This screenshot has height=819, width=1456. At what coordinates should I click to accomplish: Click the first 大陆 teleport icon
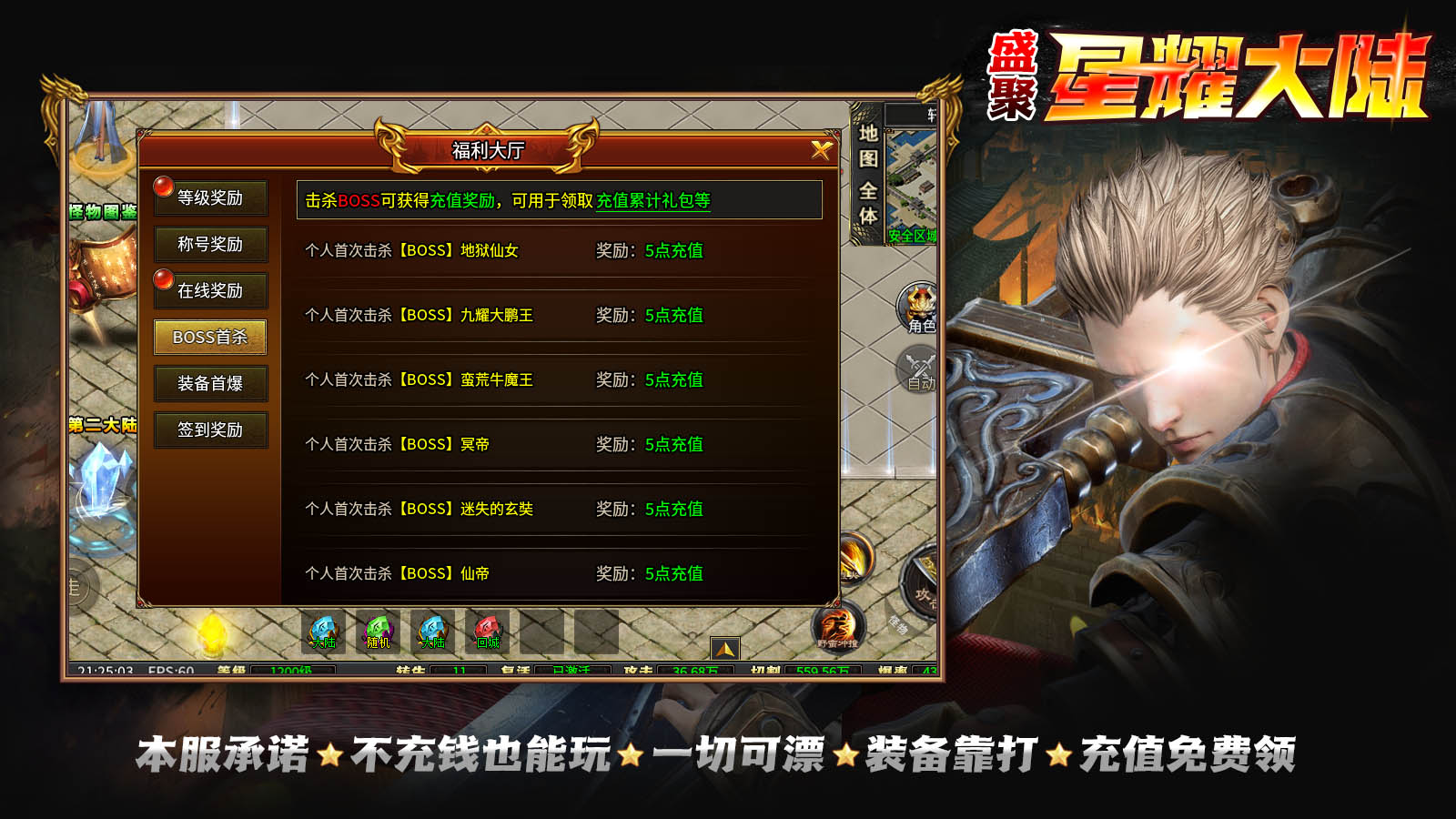click(x=322, y=628)
